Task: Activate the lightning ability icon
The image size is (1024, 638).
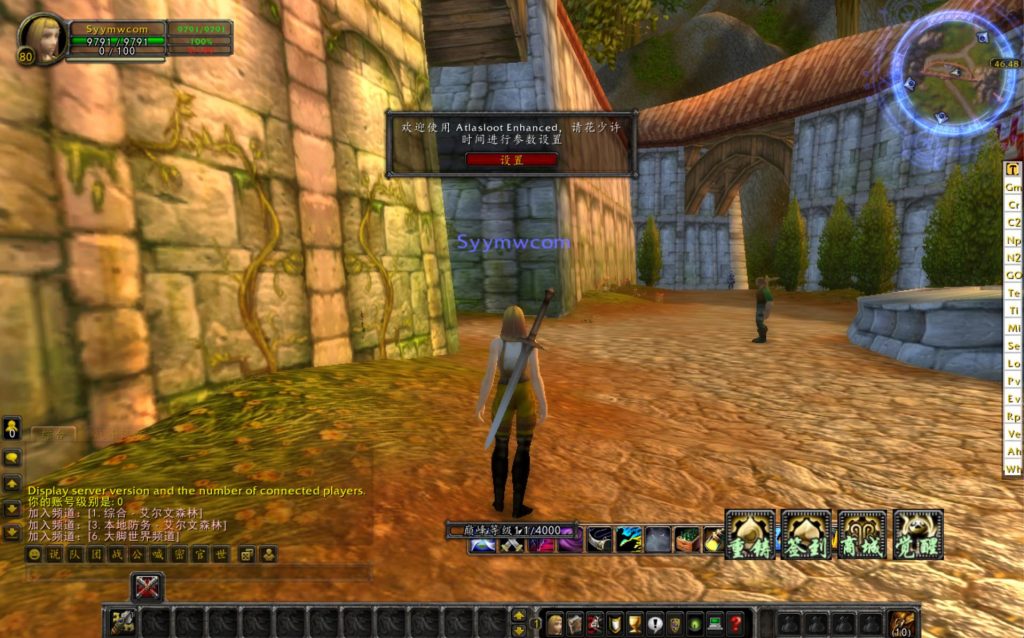Action: pyautogui.click(x=629, y=540)
